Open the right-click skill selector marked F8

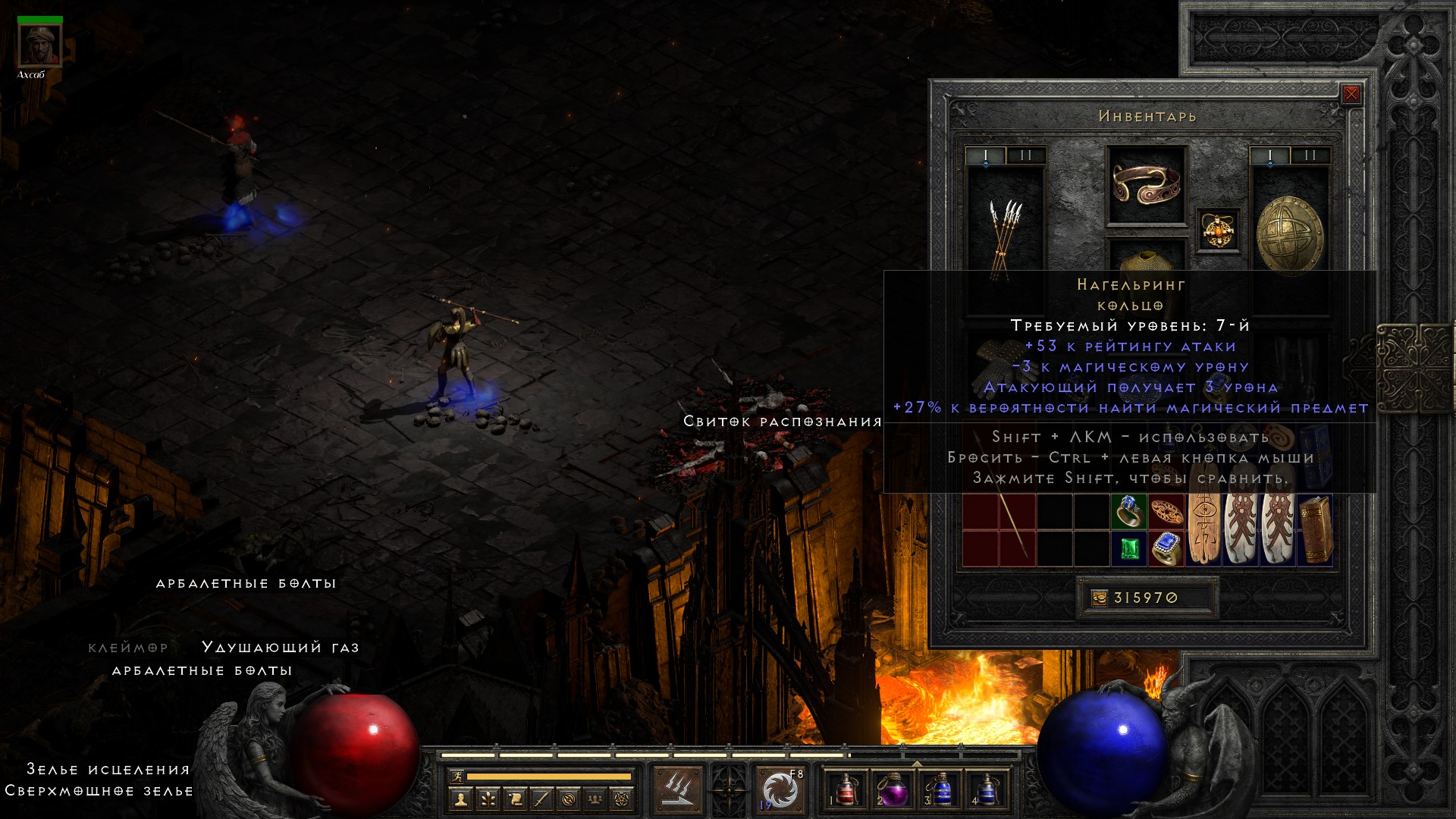(x=780, y=789)
